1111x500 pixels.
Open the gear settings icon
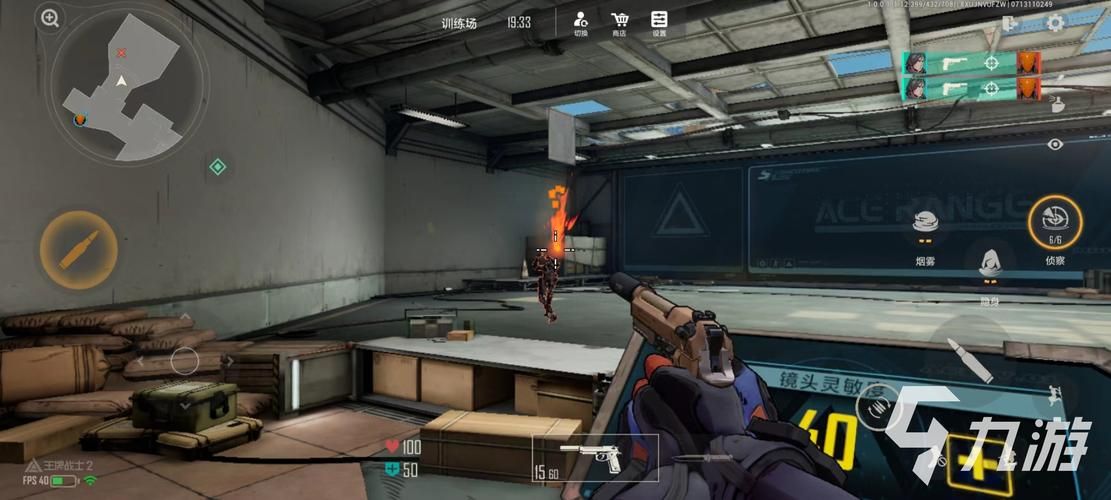1055,23
